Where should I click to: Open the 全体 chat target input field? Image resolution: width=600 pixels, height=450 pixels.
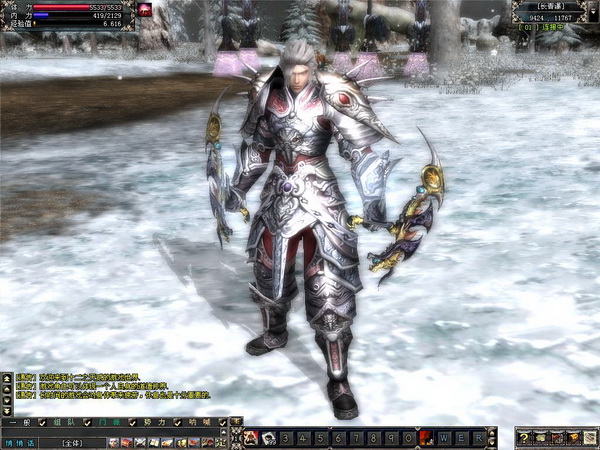(70, 442)
